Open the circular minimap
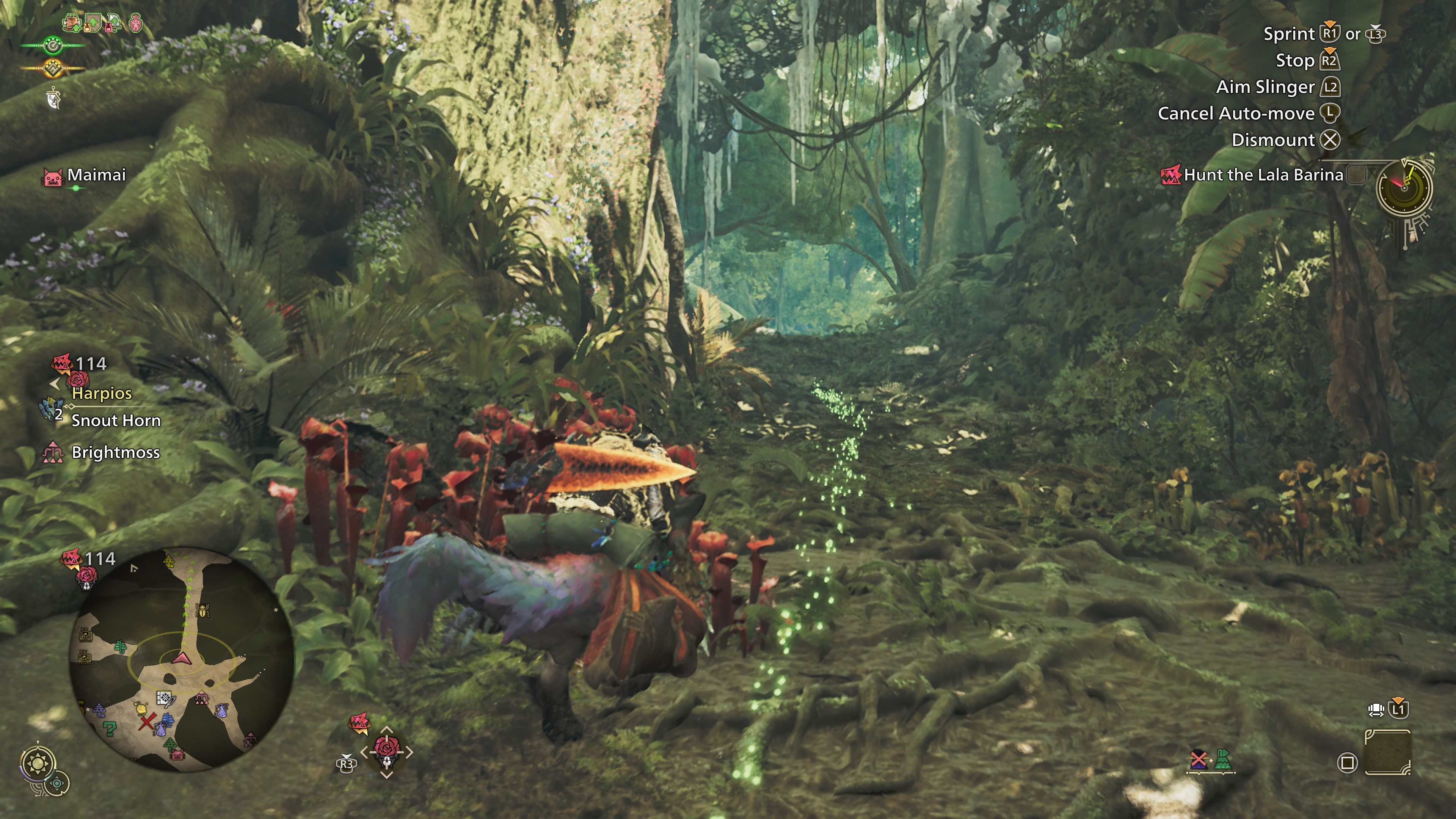Image resolution: width=1456 pixels, height=819 pixels. (182, 658)
